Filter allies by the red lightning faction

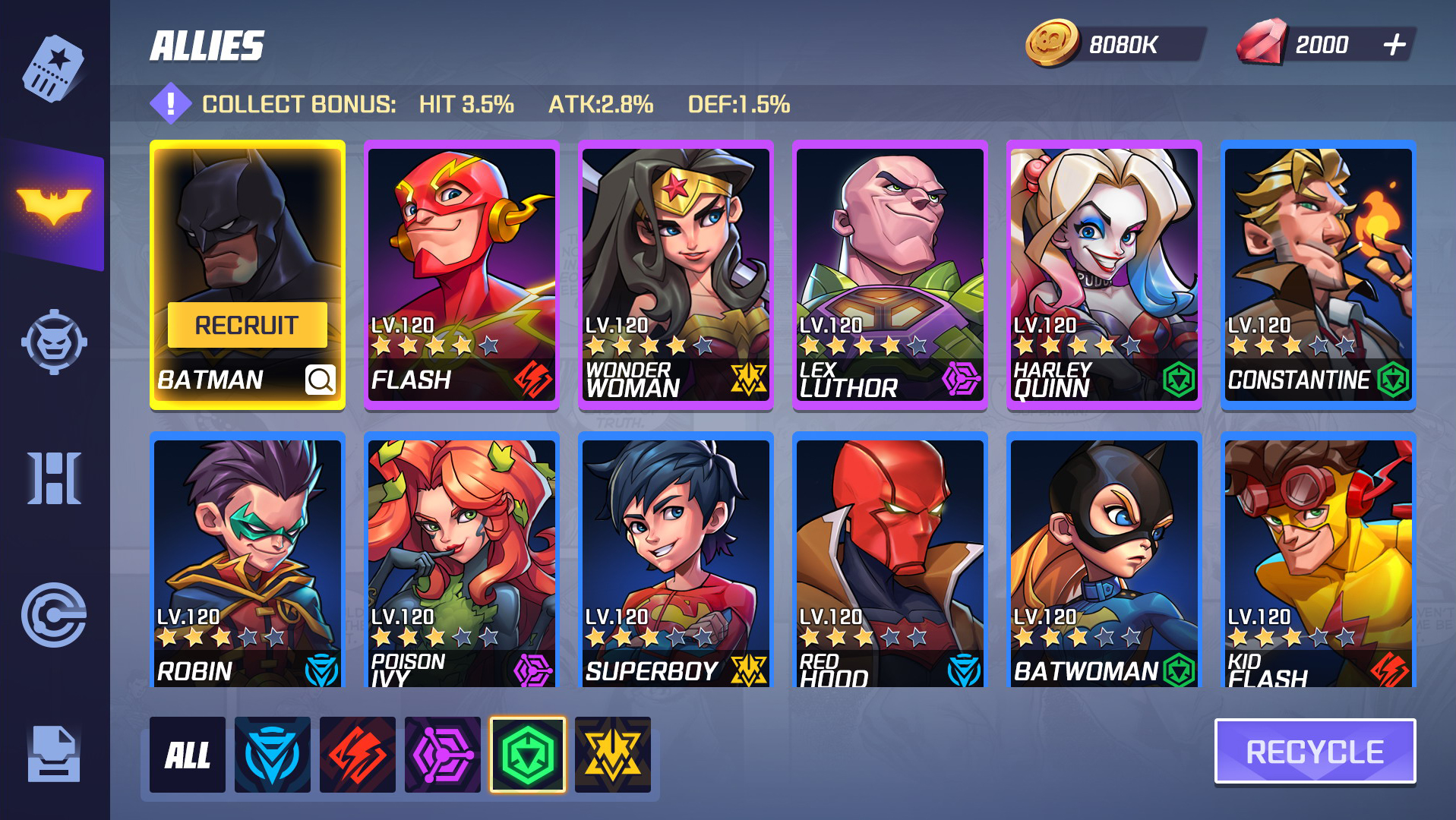358,755
